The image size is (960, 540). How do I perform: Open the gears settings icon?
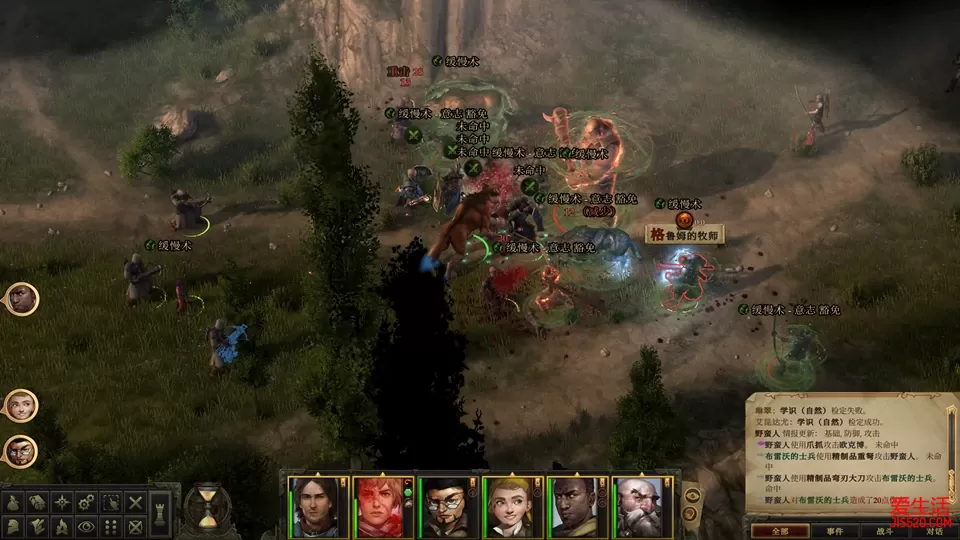[x=86, y=501]
